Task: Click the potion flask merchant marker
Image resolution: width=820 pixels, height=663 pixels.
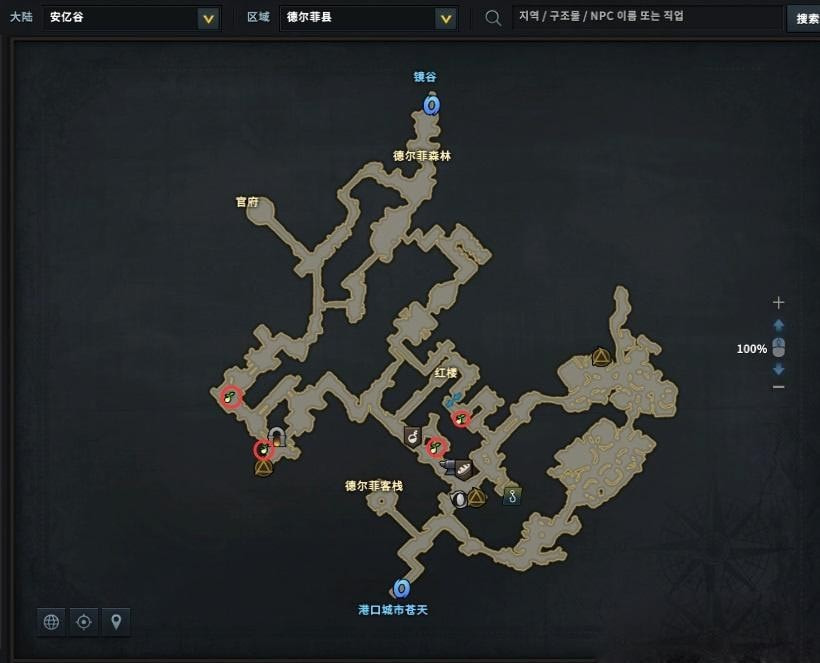Action: click(x=412, y=436)
